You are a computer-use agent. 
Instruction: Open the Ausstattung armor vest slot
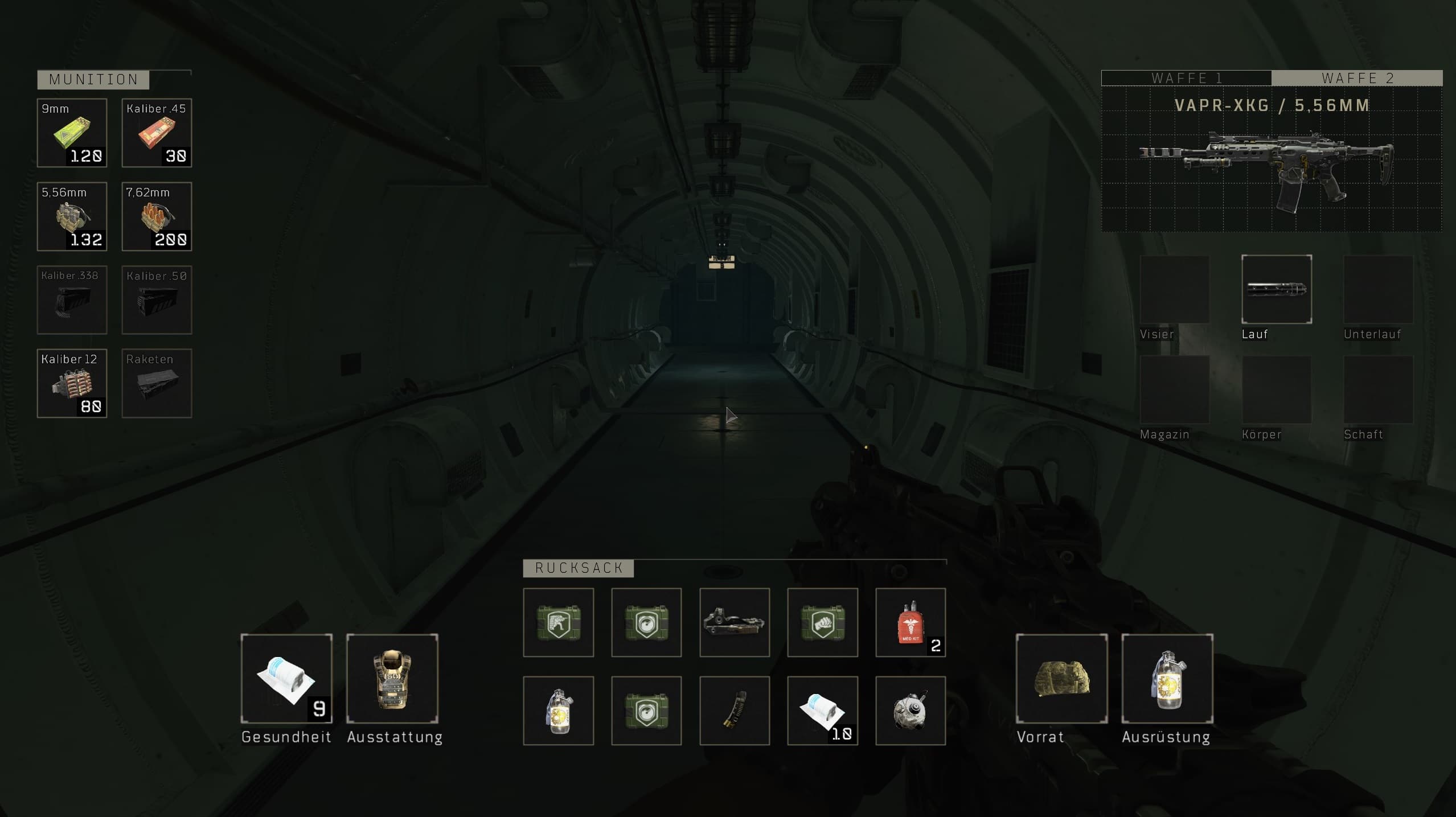tap(392, 679)
